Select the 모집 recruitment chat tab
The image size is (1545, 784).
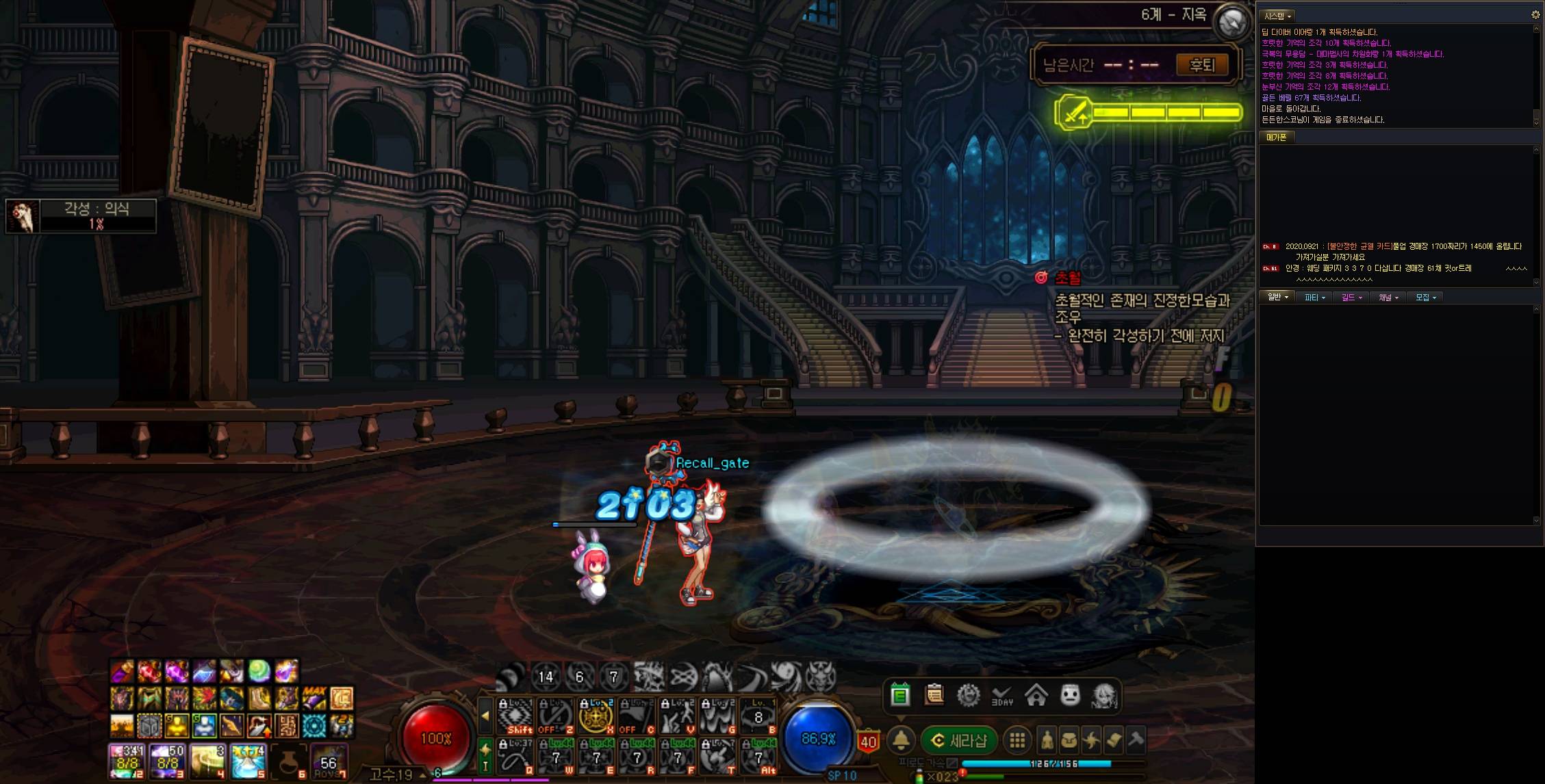1425,298
